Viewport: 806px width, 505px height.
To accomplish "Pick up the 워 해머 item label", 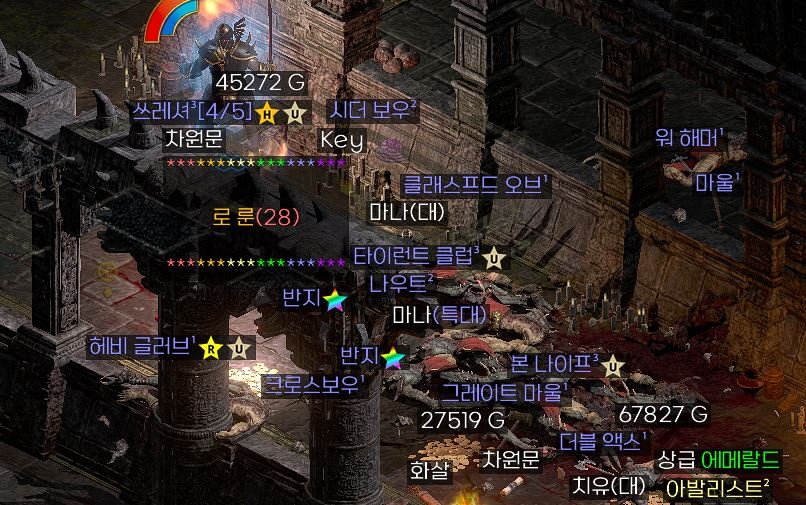I will pyautogui.click(x=690, y=138).
